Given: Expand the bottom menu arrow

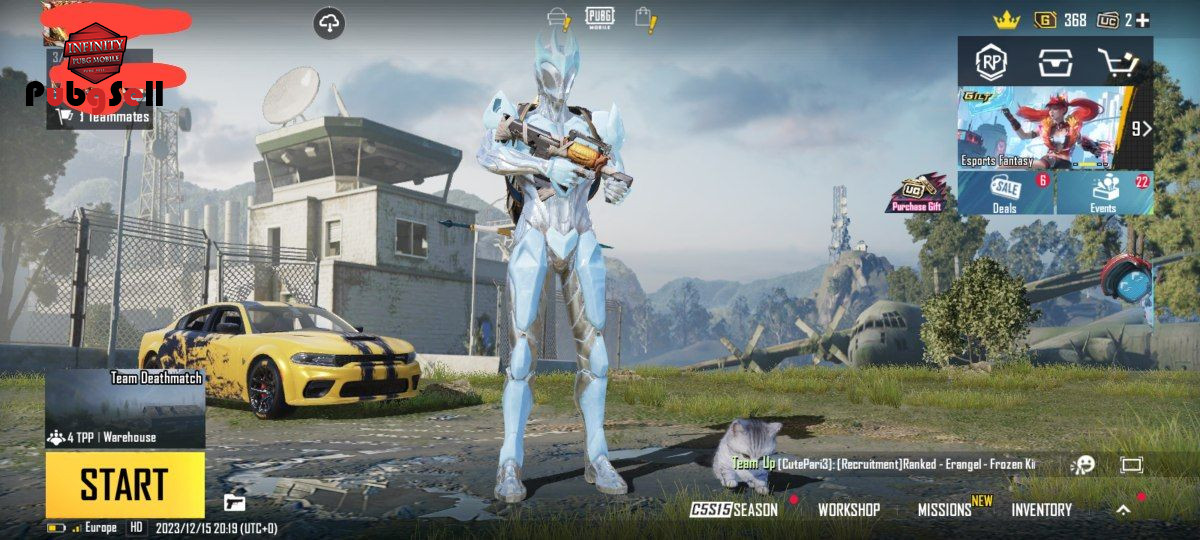Looking at the screenshot, I should pos(1123,510).
